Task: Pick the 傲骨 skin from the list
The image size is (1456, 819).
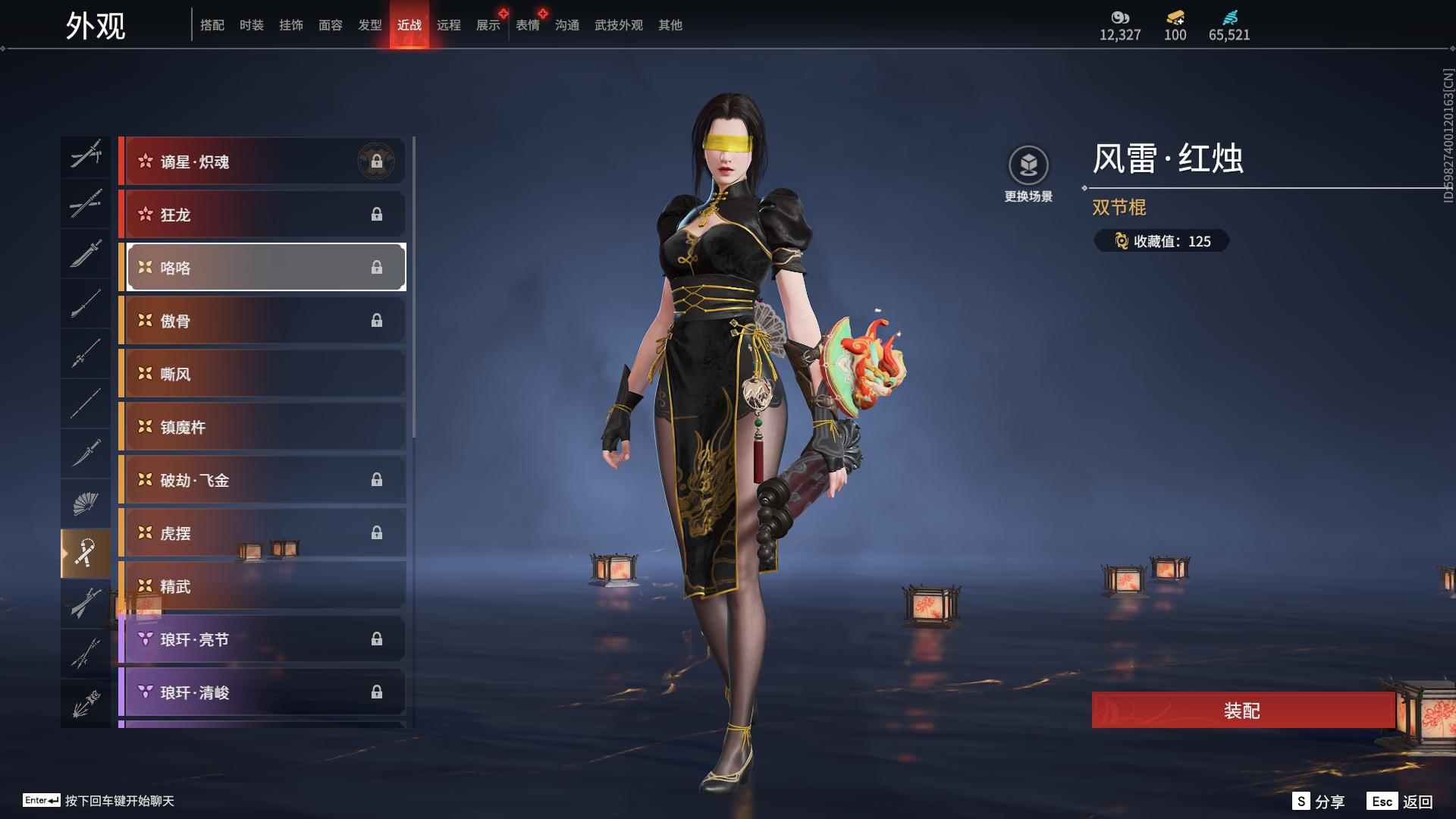Action: point(262,321)
